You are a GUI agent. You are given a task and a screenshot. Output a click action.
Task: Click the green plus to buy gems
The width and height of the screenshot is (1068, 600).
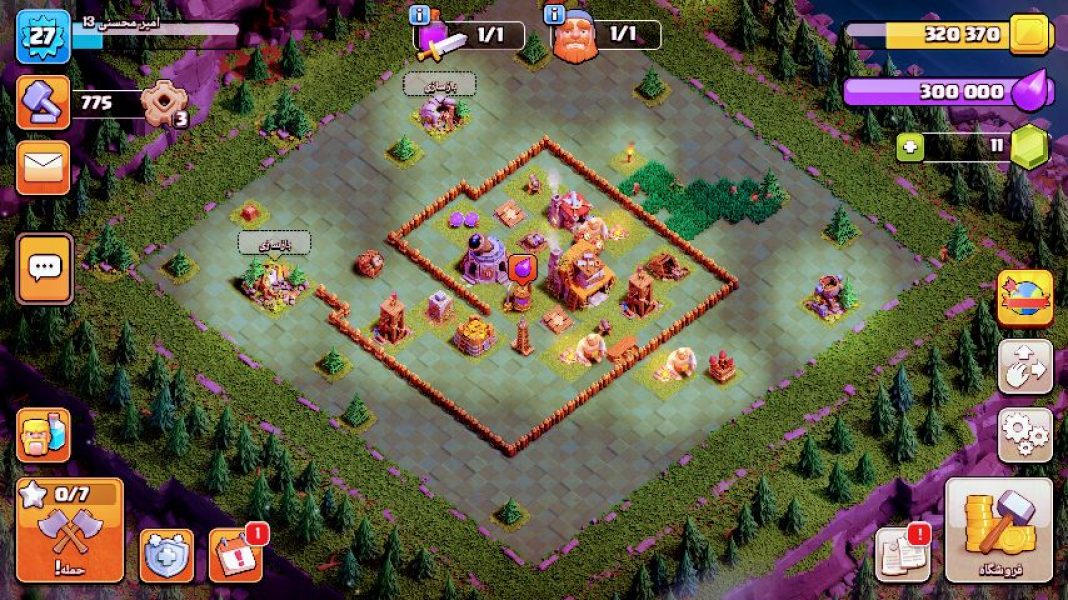coord(909,148)
